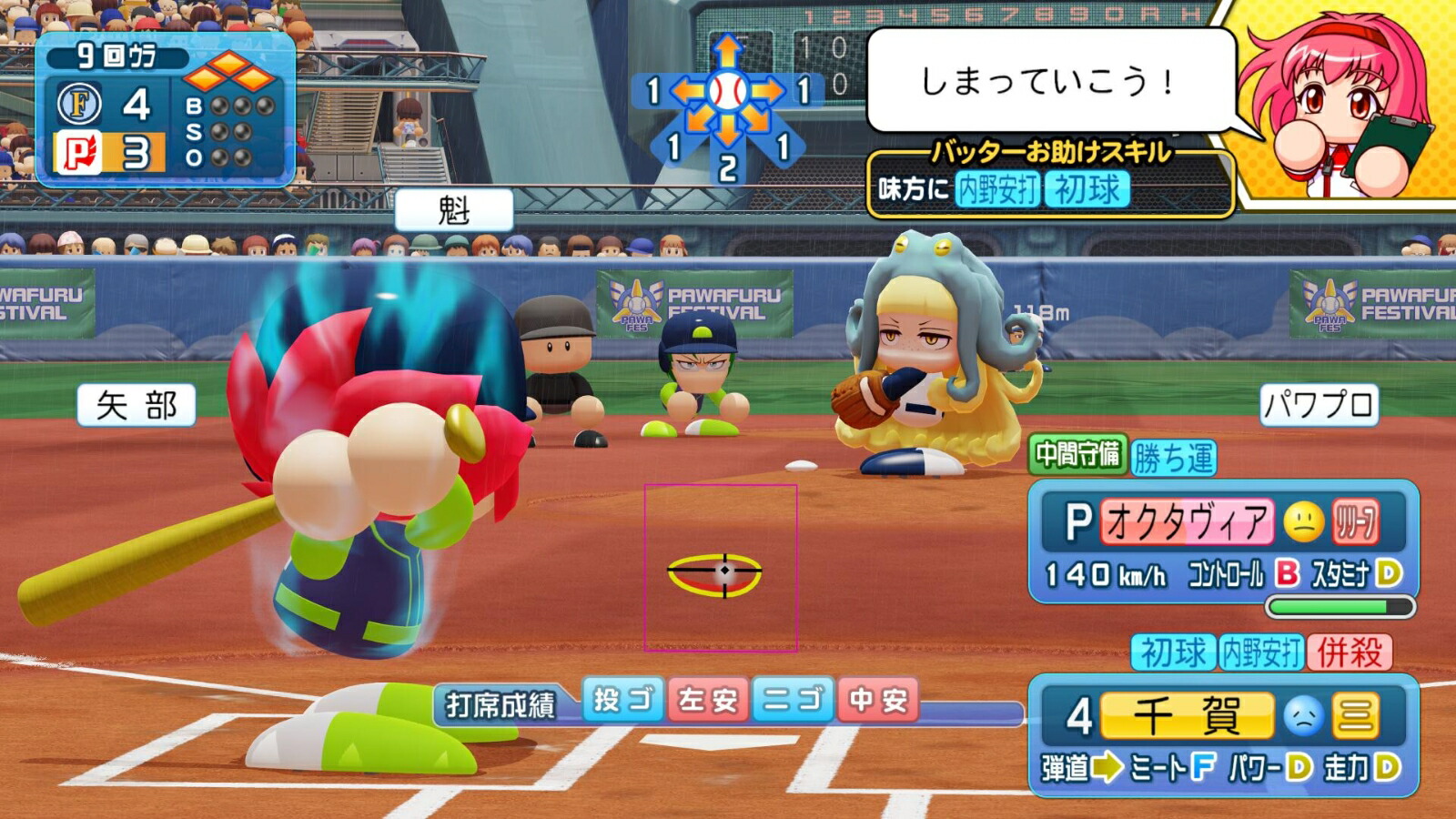Viewport: 1456px width, 819px height.
Task: Toggle the Strike indicator light
Action: coord(219,130)
